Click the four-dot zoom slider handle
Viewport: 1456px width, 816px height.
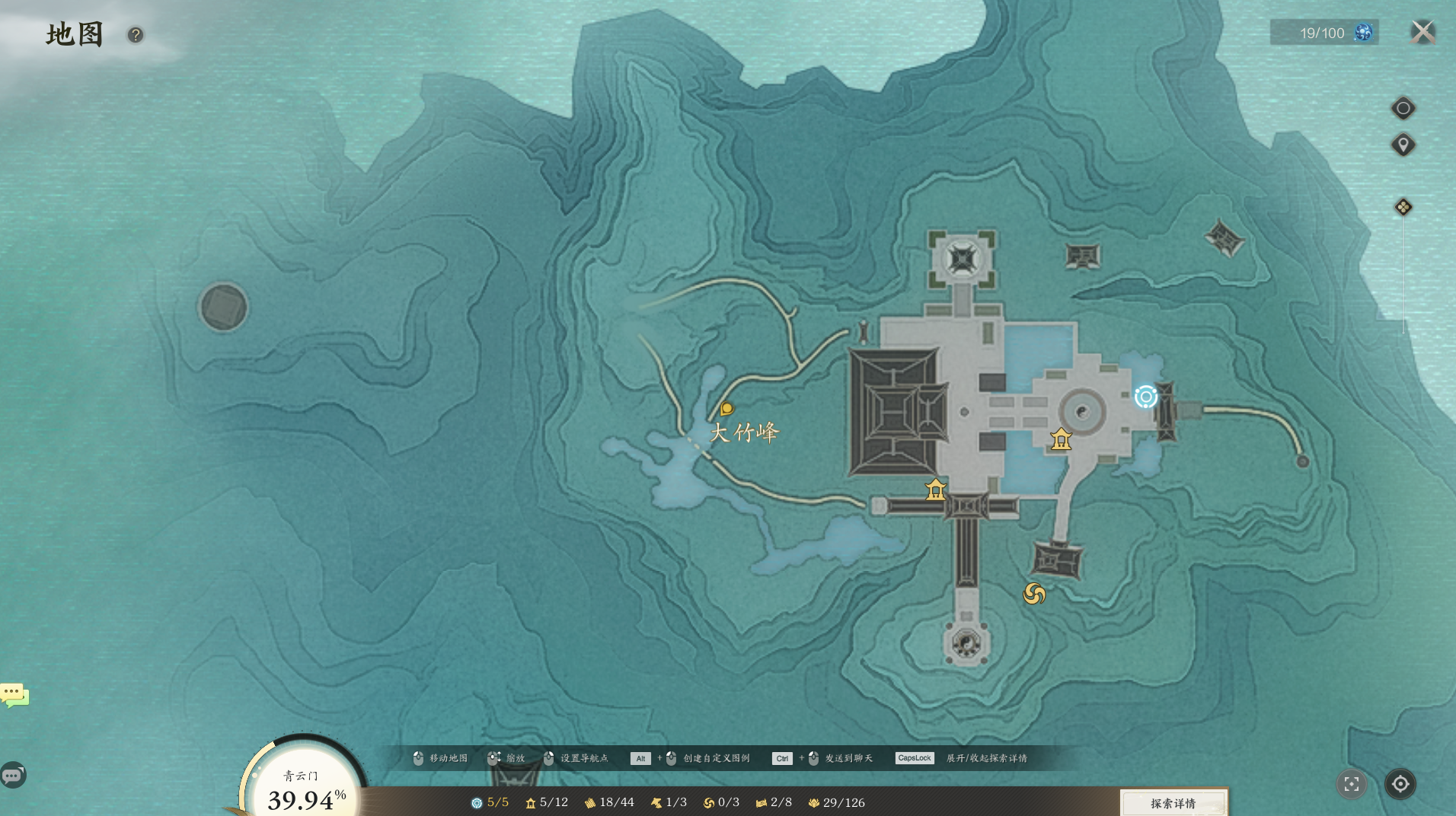click(x=1403, y=207)
